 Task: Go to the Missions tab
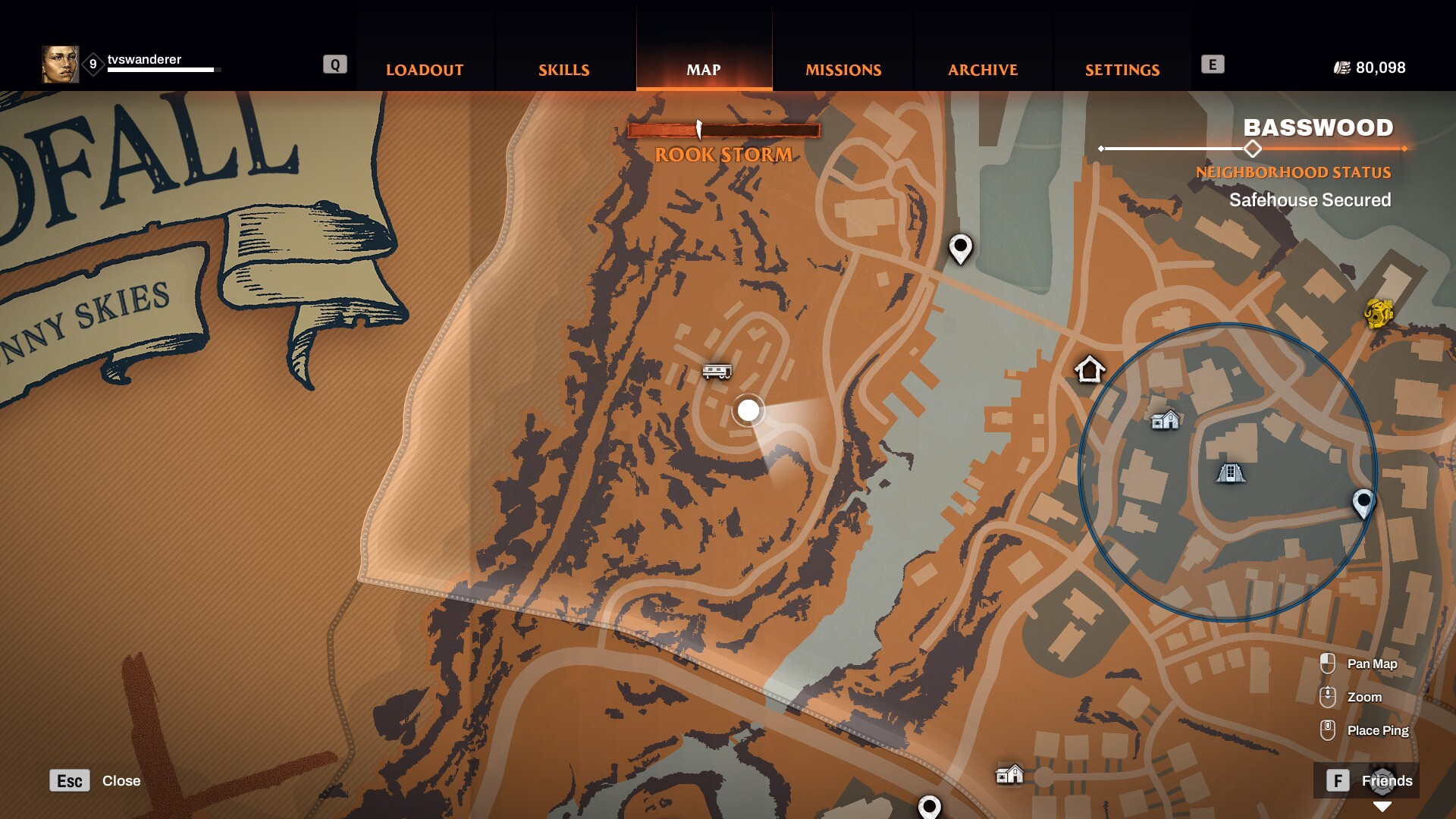(x=843, y=70)
